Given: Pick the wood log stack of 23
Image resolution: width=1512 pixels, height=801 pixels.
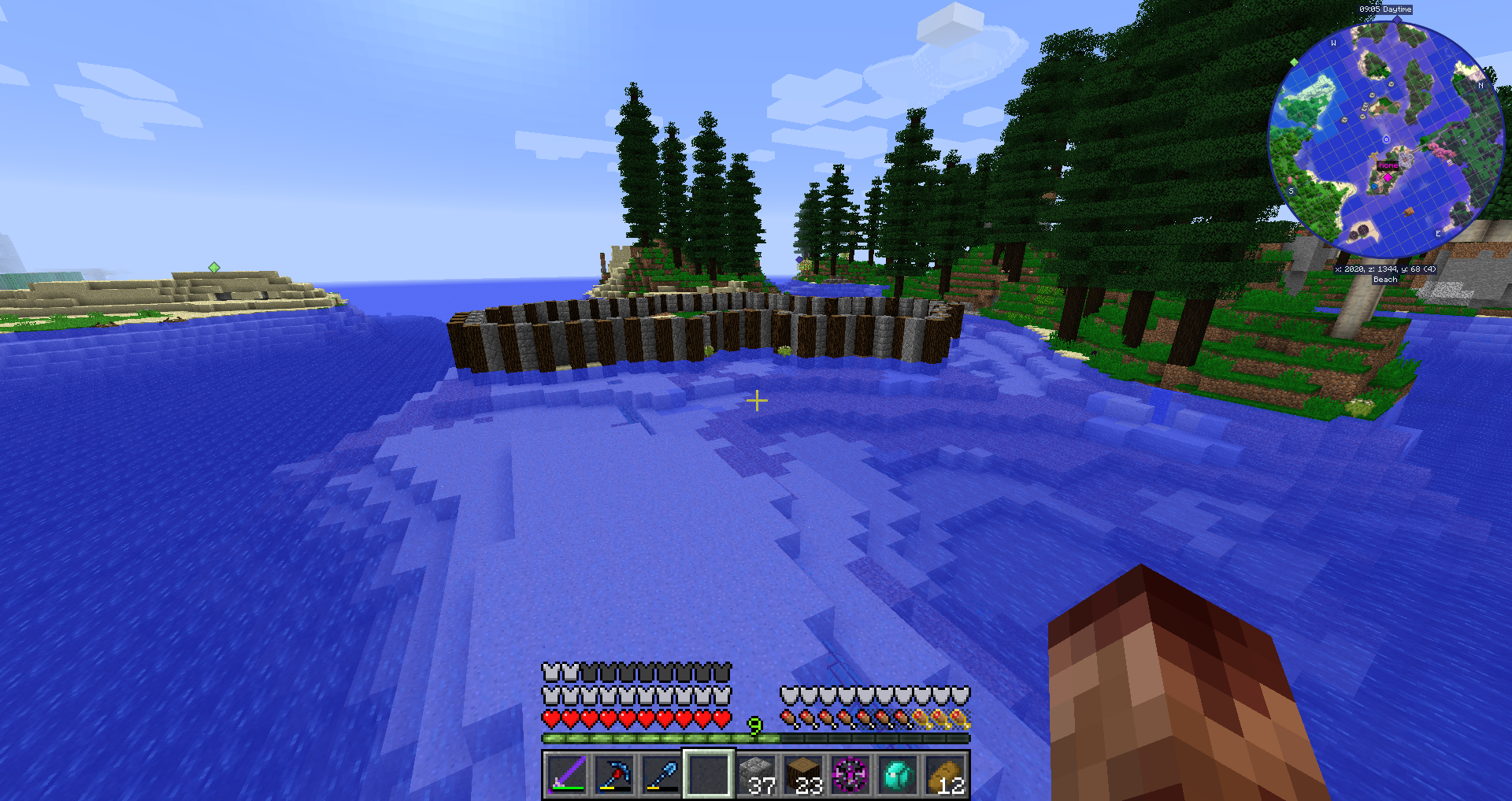Looking at the screenshot, I should point(804,775).
